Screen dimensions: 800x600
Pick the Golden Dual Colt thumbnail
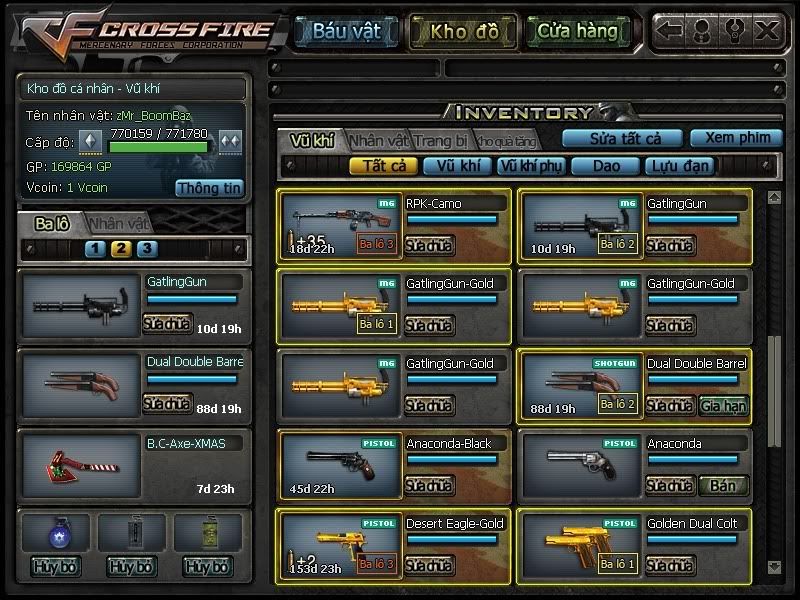tap(580, 545)
